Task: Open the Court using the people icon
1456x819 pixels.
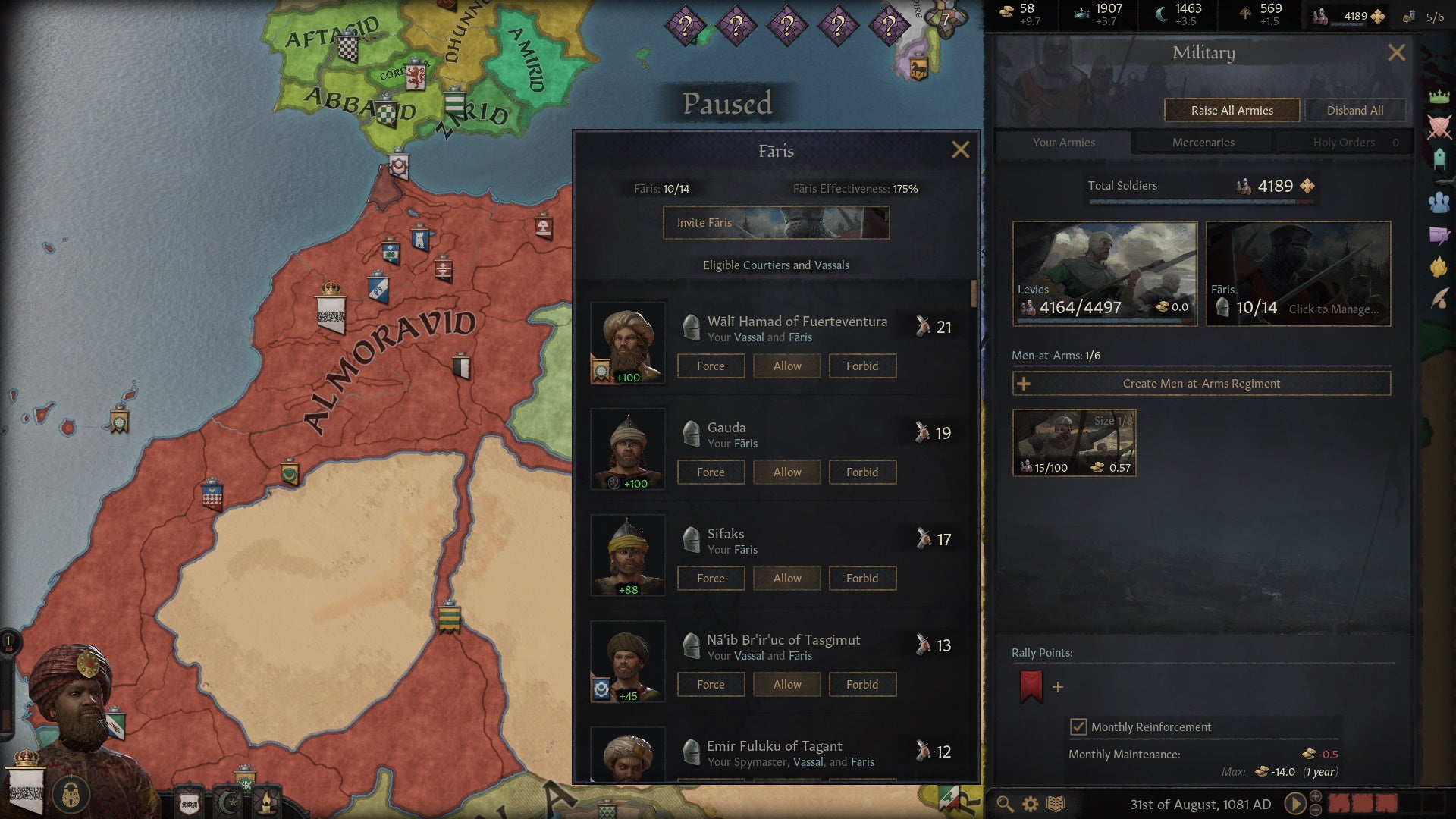Action: [x=1439, y=200]
